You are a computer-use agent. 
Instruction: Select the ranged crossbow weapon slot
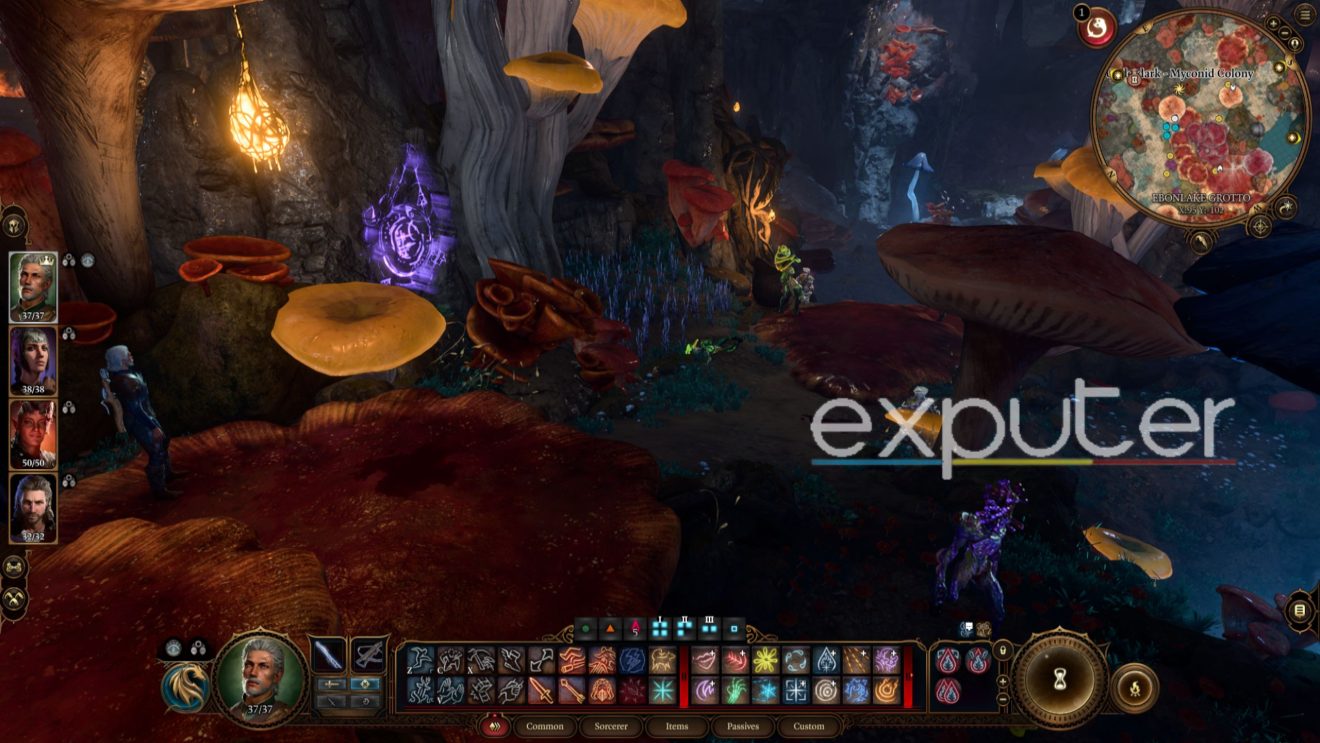(369, 655)
